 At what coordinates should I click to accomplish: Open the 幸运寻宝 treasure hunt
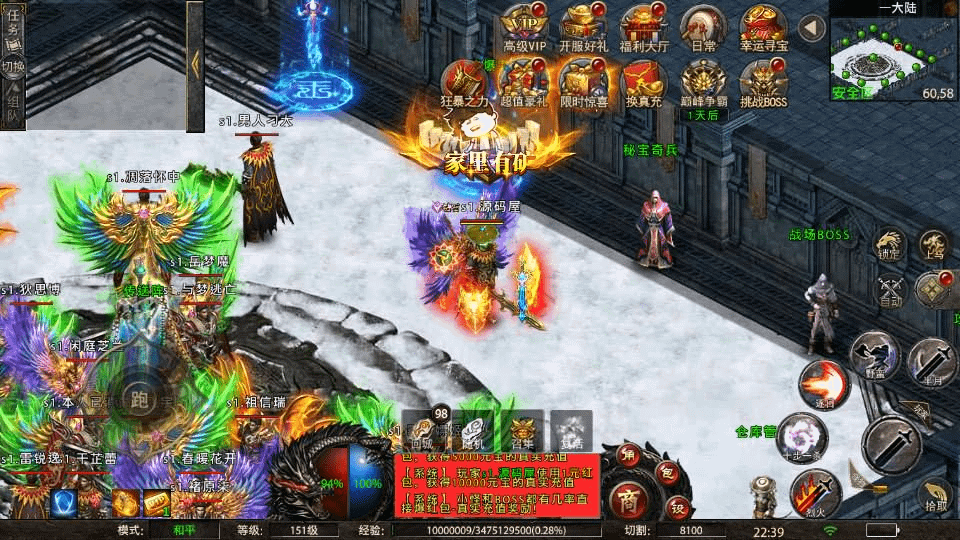coord(762,27)
